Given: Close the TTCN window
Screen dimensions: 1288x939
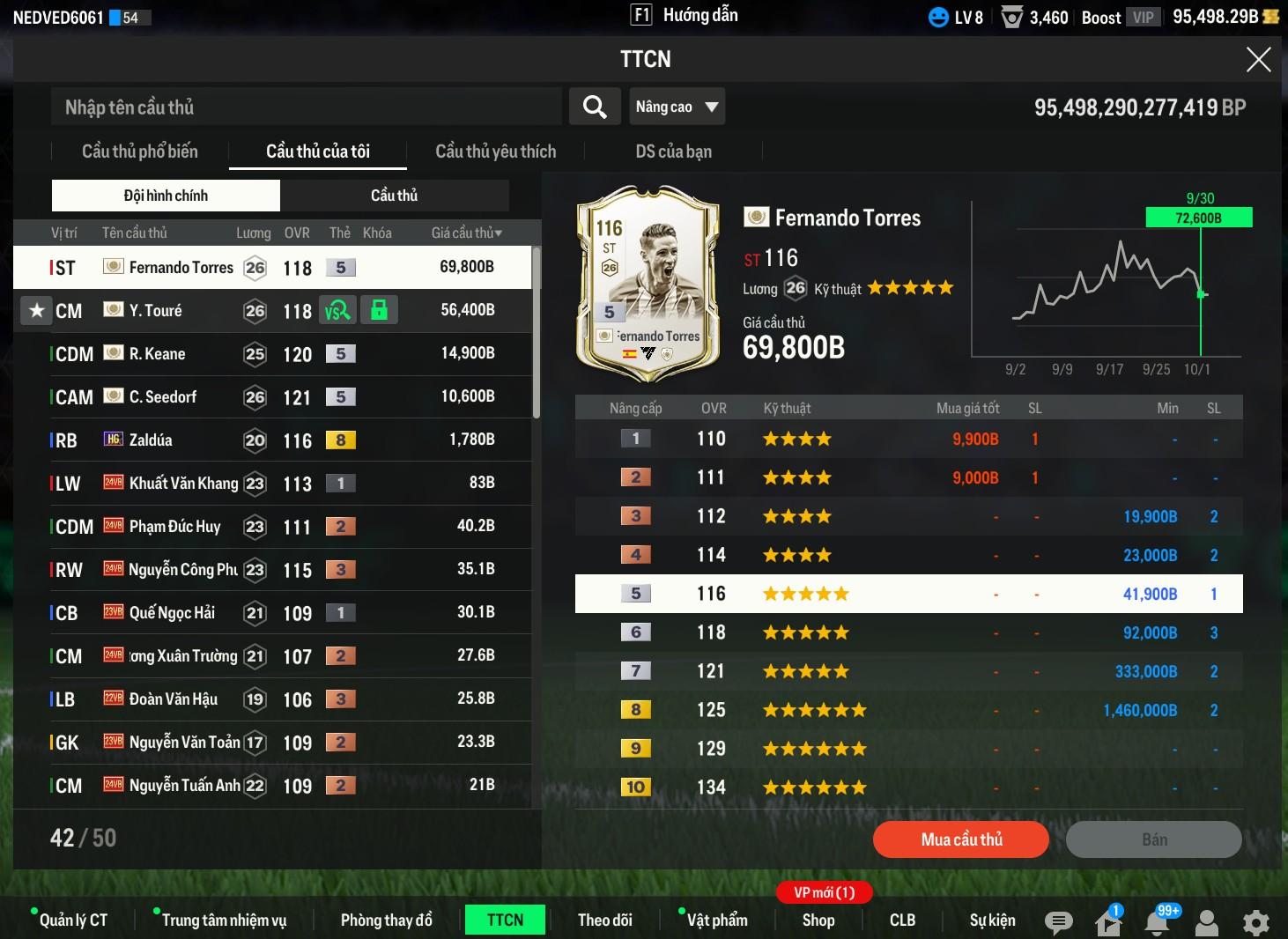Looking at the screenshot, I should [x=1258, y=59].
